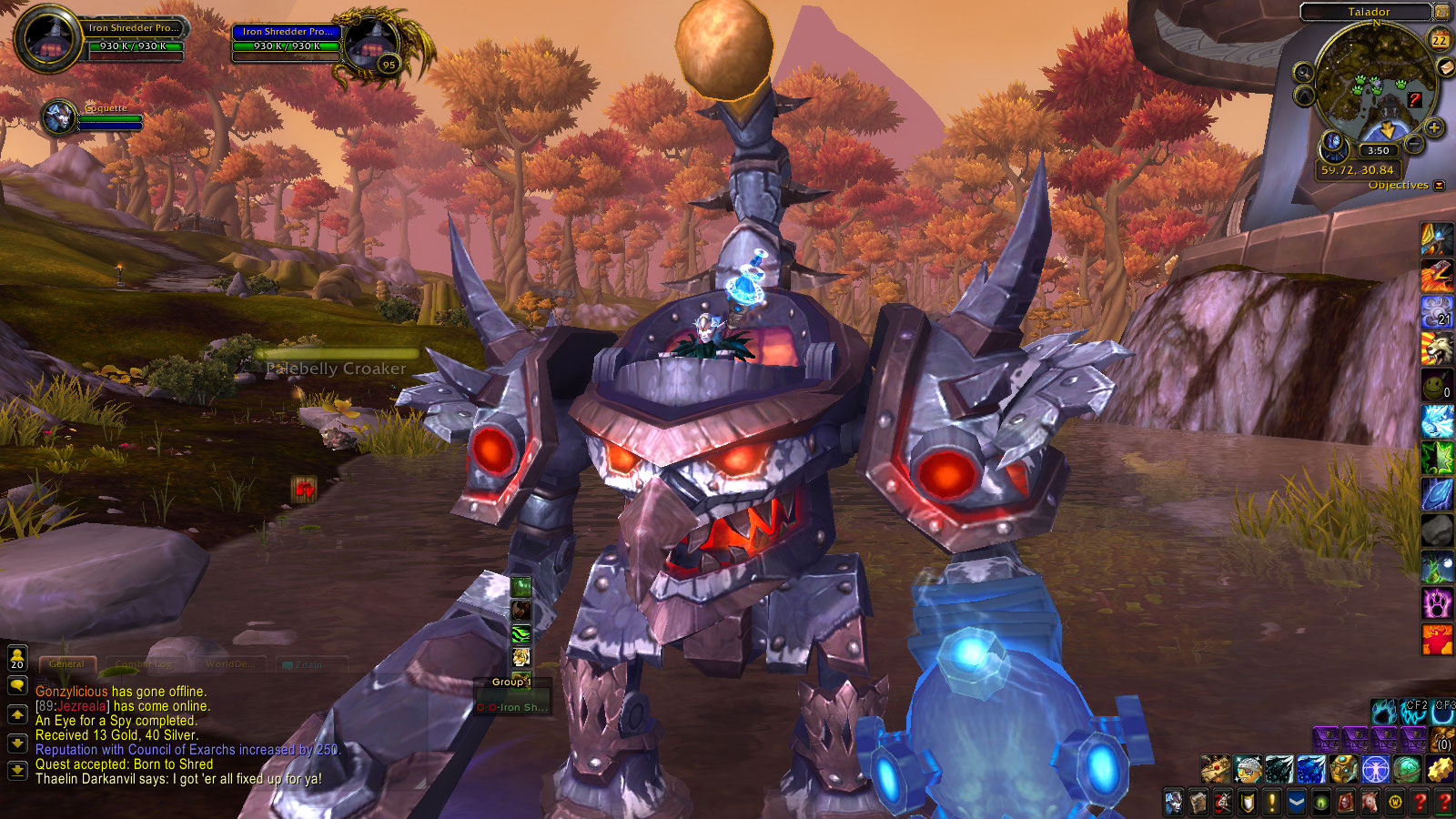The height and width of the screenshot is (819, 1456).
Task: Zoom out the minimap
Action: pyautogui.click(x=1414, y=144)
